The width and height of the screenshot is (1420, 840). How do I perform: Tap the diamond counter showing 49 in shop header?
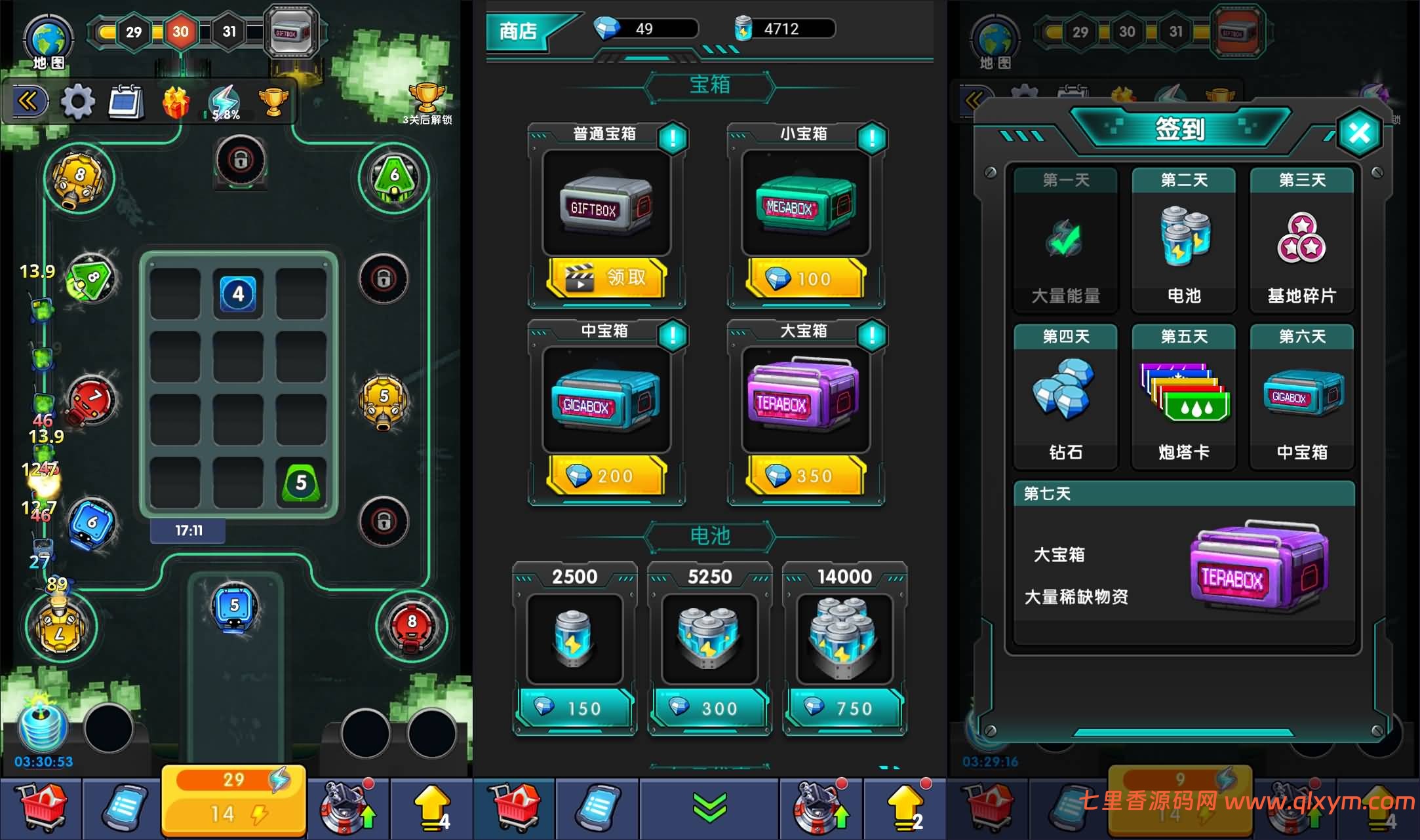[x=644, y=29]
